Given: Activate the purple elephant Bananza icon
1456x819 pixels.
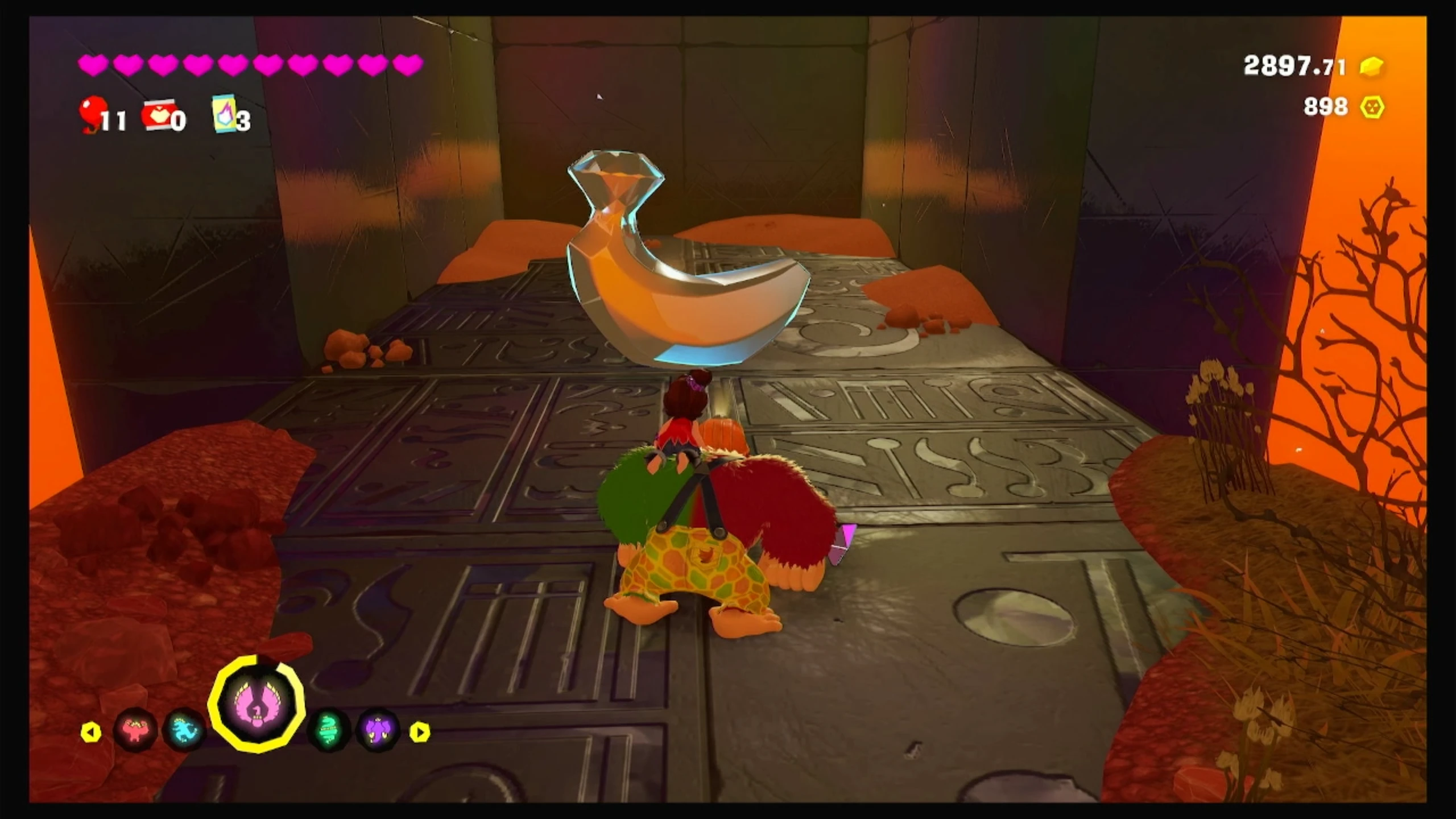Looking at the screenshot, I should [378, 730].
